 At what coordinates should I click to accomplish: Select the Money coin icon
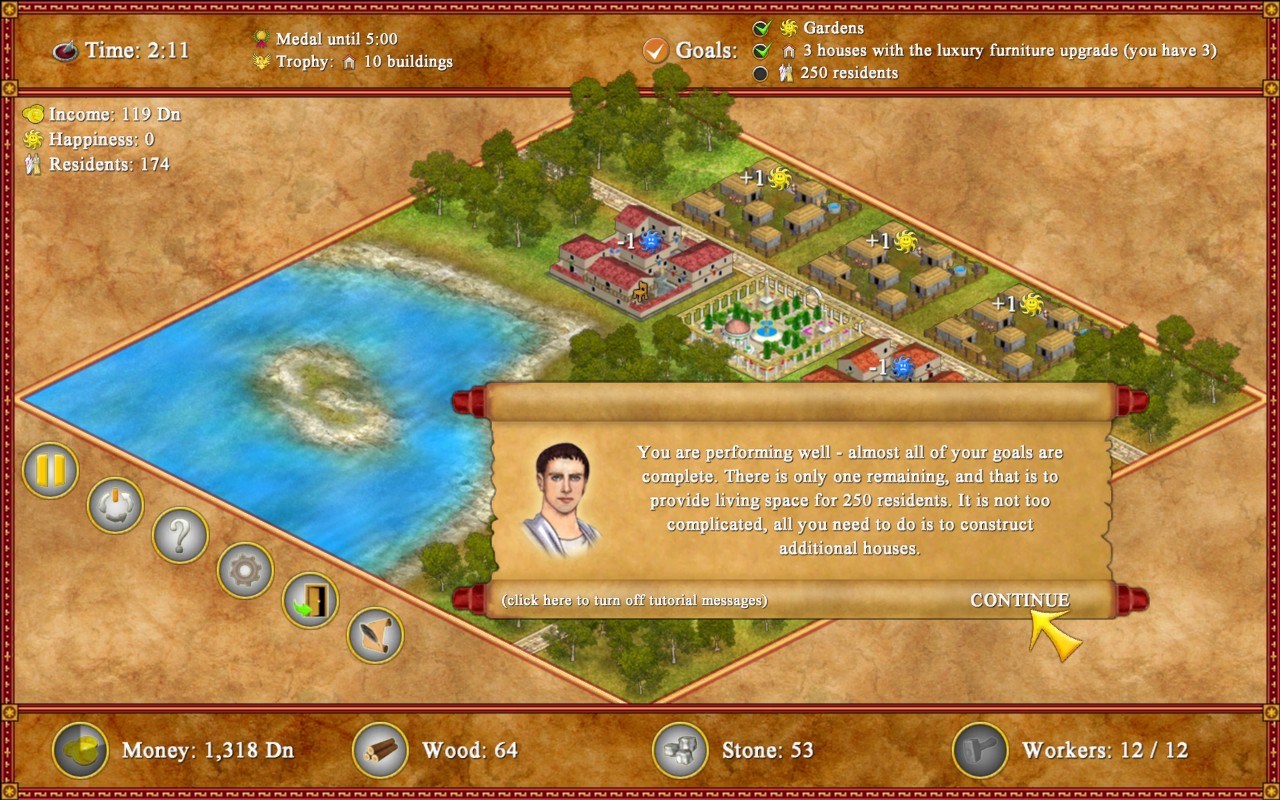click(x=80, y=750)
